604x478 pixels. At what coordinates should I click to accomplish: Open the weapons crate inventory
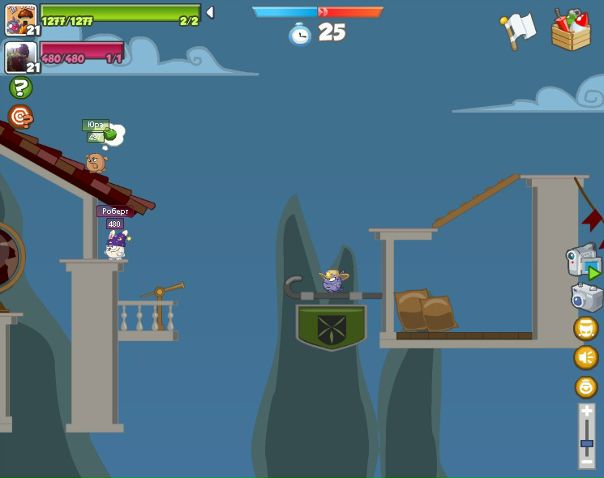pyautogui.click(x=571, y=30)
